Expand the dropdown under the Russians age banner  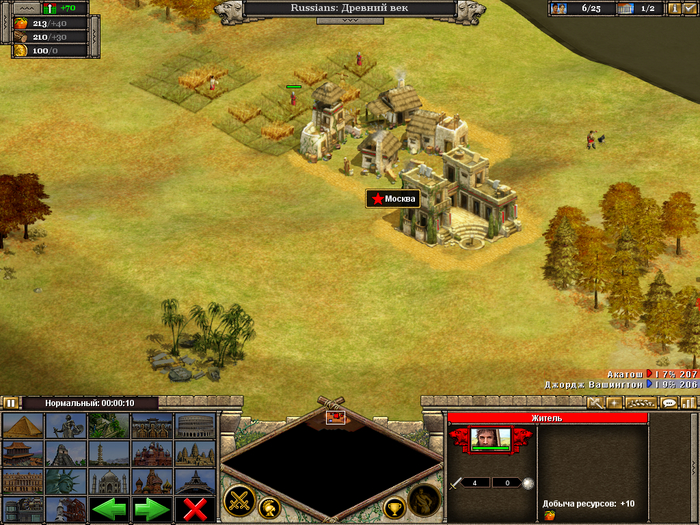pos(350,20)
